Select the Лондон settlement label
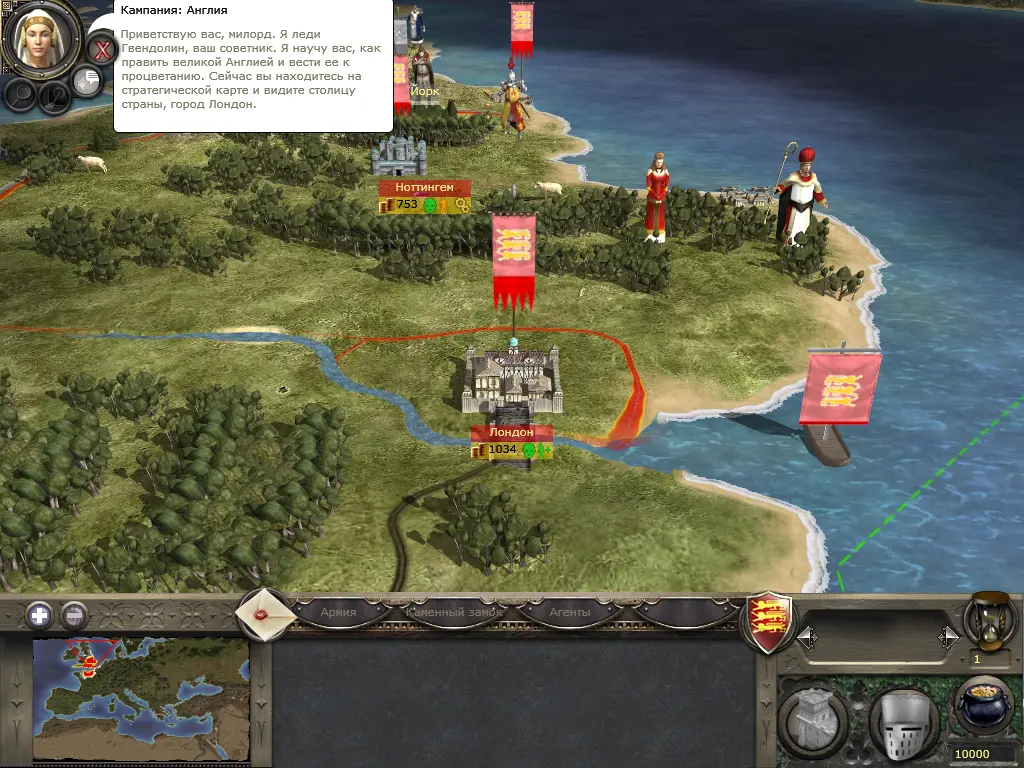 (512, 433)
